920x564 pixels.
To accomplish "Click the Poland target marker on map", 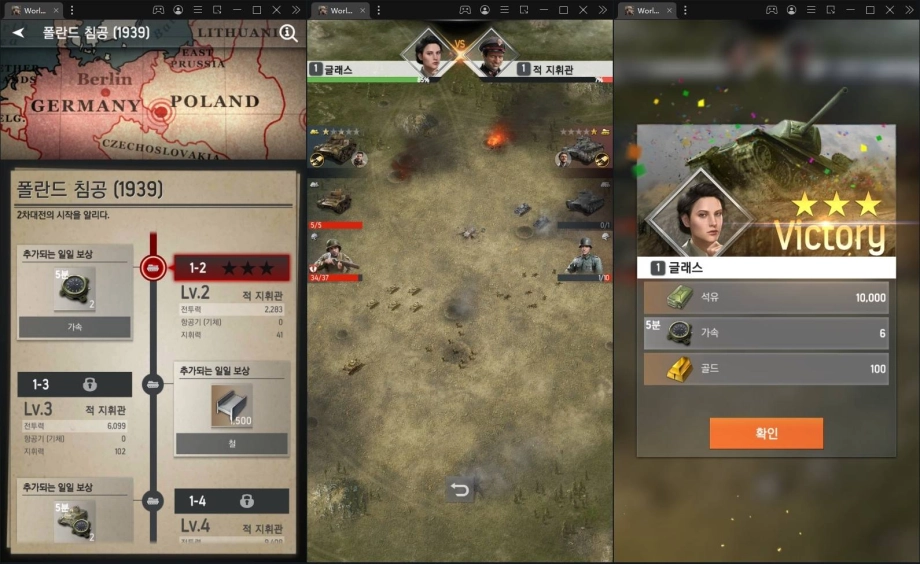I will (x=159, y=113).
